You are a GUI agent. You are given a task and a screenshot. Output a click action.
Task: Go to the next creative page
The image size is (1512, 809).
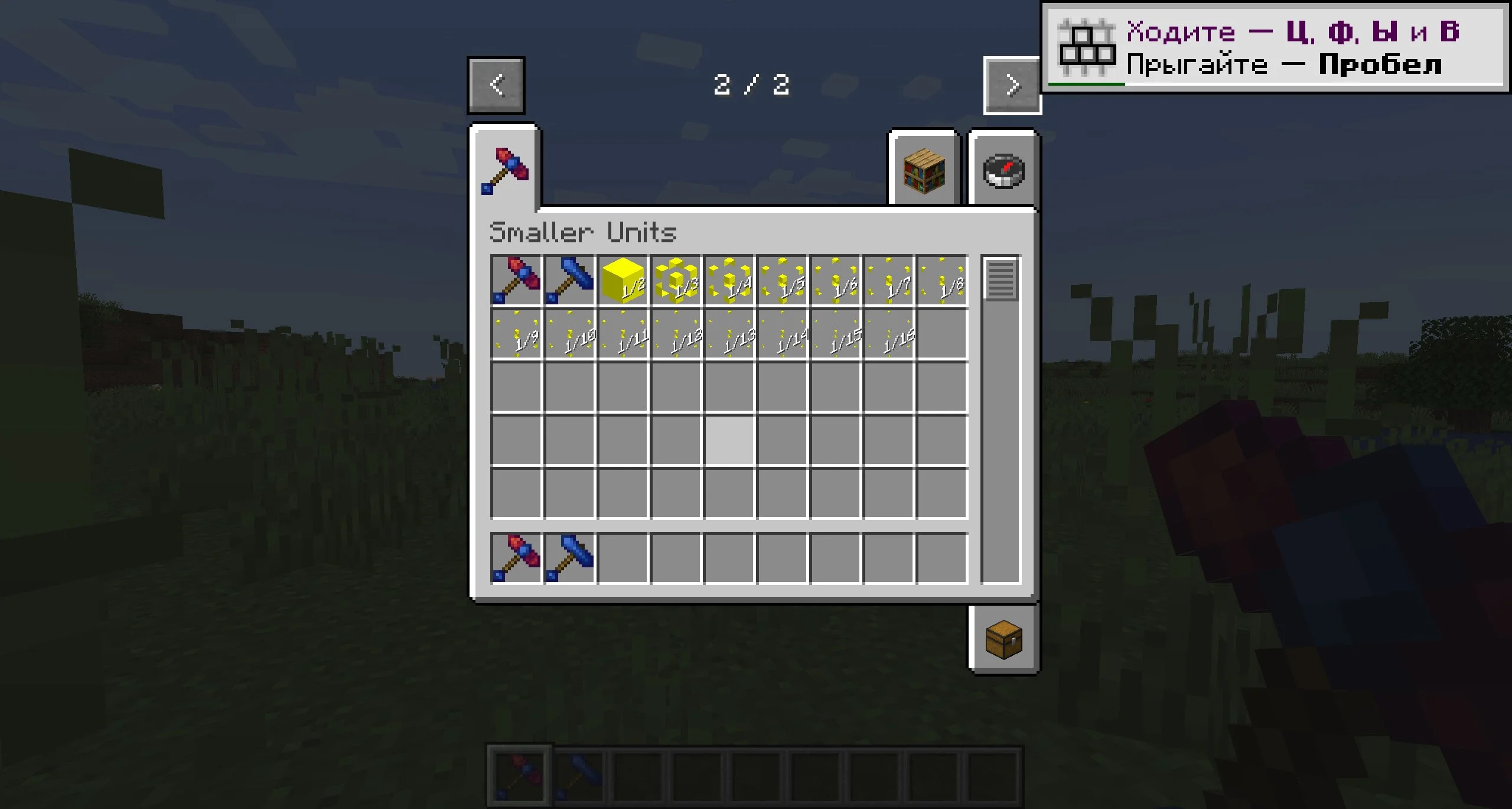[1012, 85]
